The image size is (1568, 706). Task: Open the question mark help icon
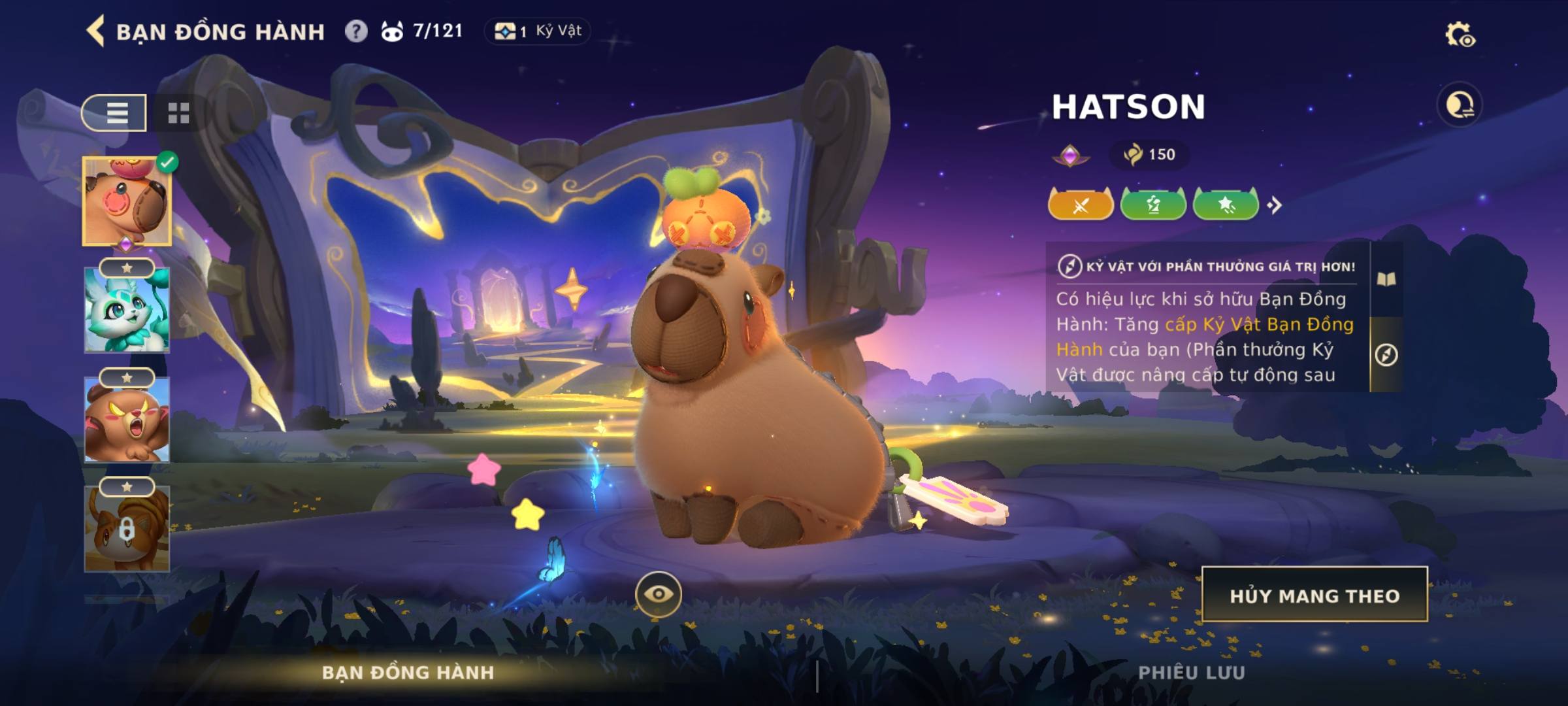click(356, 31)
